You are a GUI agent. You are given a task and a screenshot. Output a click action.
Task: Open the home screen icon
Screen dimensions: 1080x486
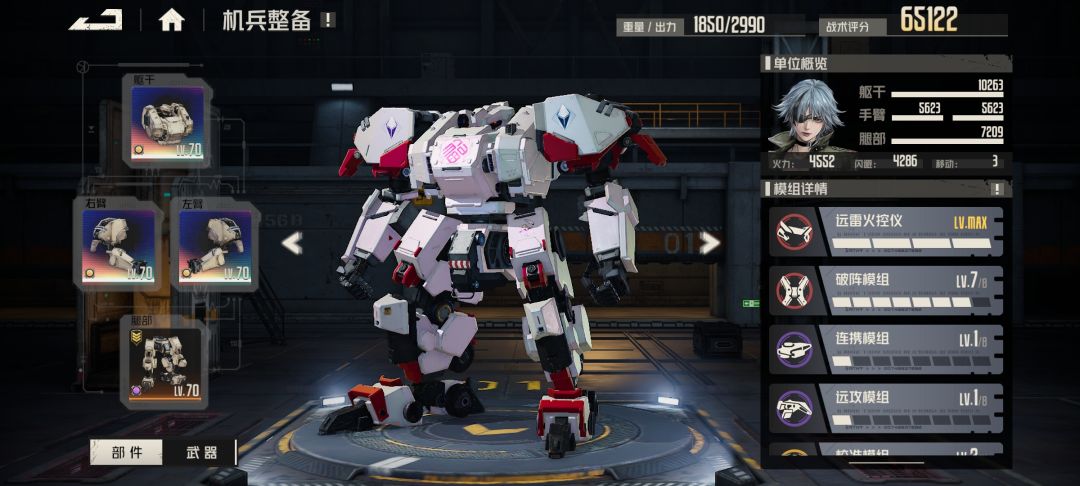171,20
